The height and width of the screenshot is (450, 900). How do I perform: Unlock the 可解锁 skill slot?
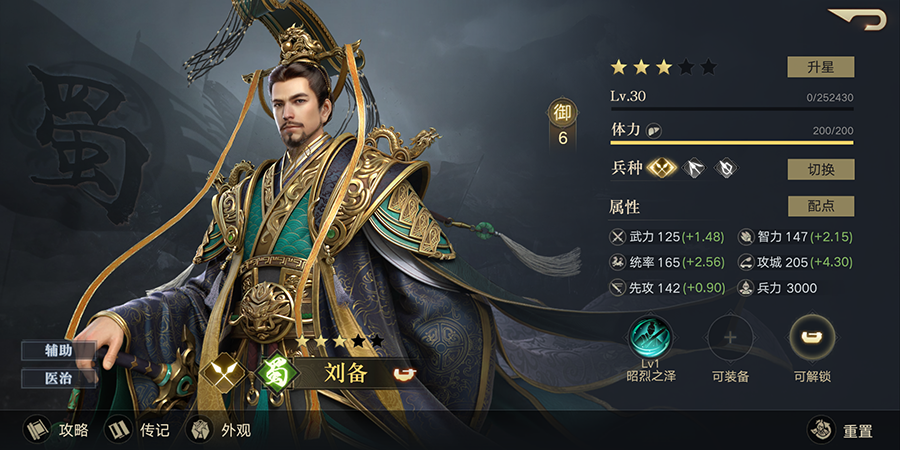coord(812,338)
